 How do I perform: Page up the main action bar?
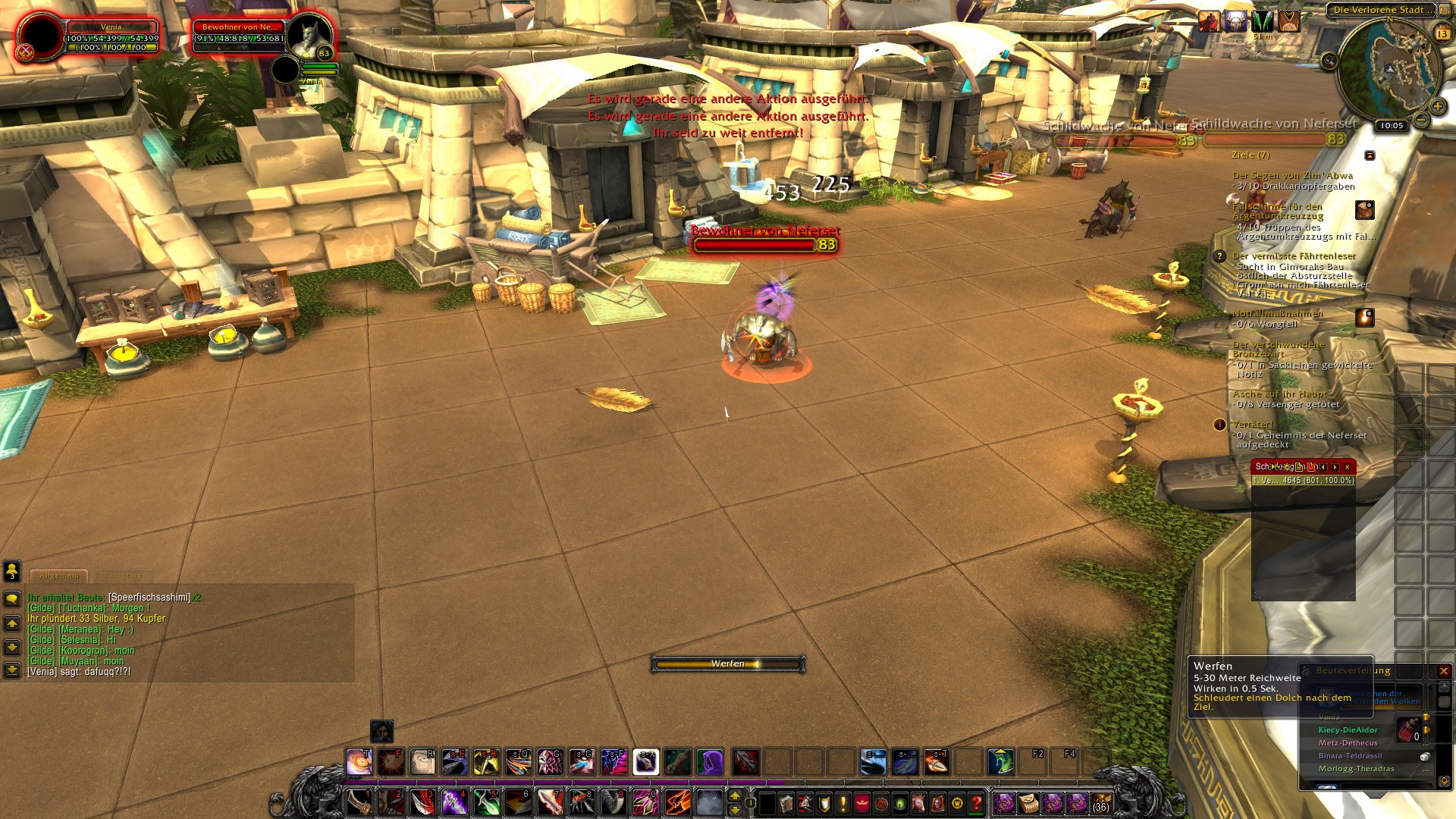[x=734, y=795]
